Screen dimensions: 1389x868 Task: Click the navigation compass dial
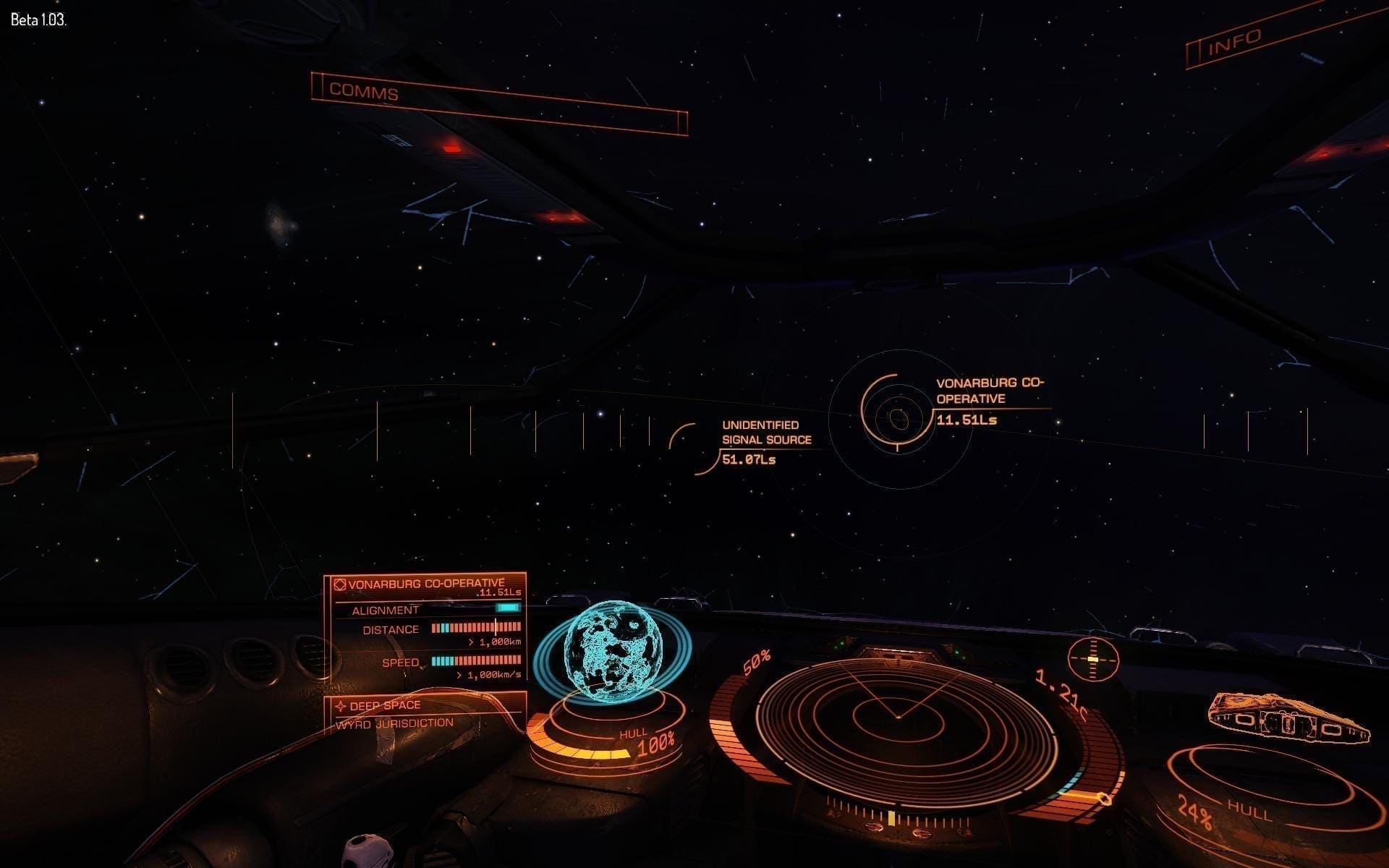(x=1093, y=658)
